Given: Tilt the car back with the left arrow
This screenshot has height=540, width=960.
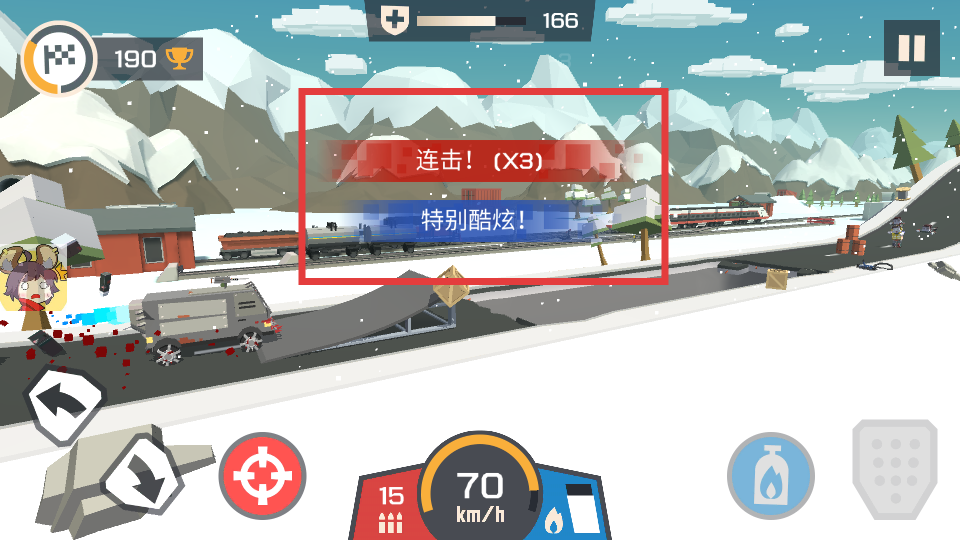Looking at the screenshot, I should click(x=64, y=404).
